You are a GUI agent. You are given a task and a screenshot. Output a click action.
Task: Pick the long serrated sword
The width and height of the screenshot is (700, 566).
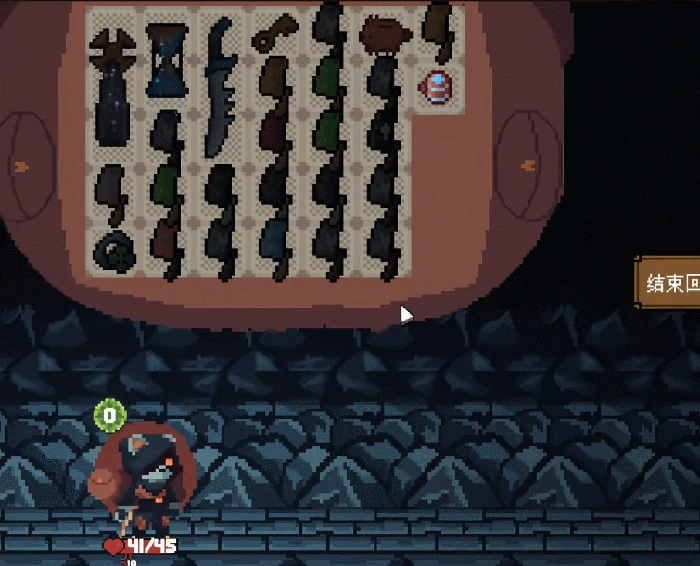(x=220, y=90)
